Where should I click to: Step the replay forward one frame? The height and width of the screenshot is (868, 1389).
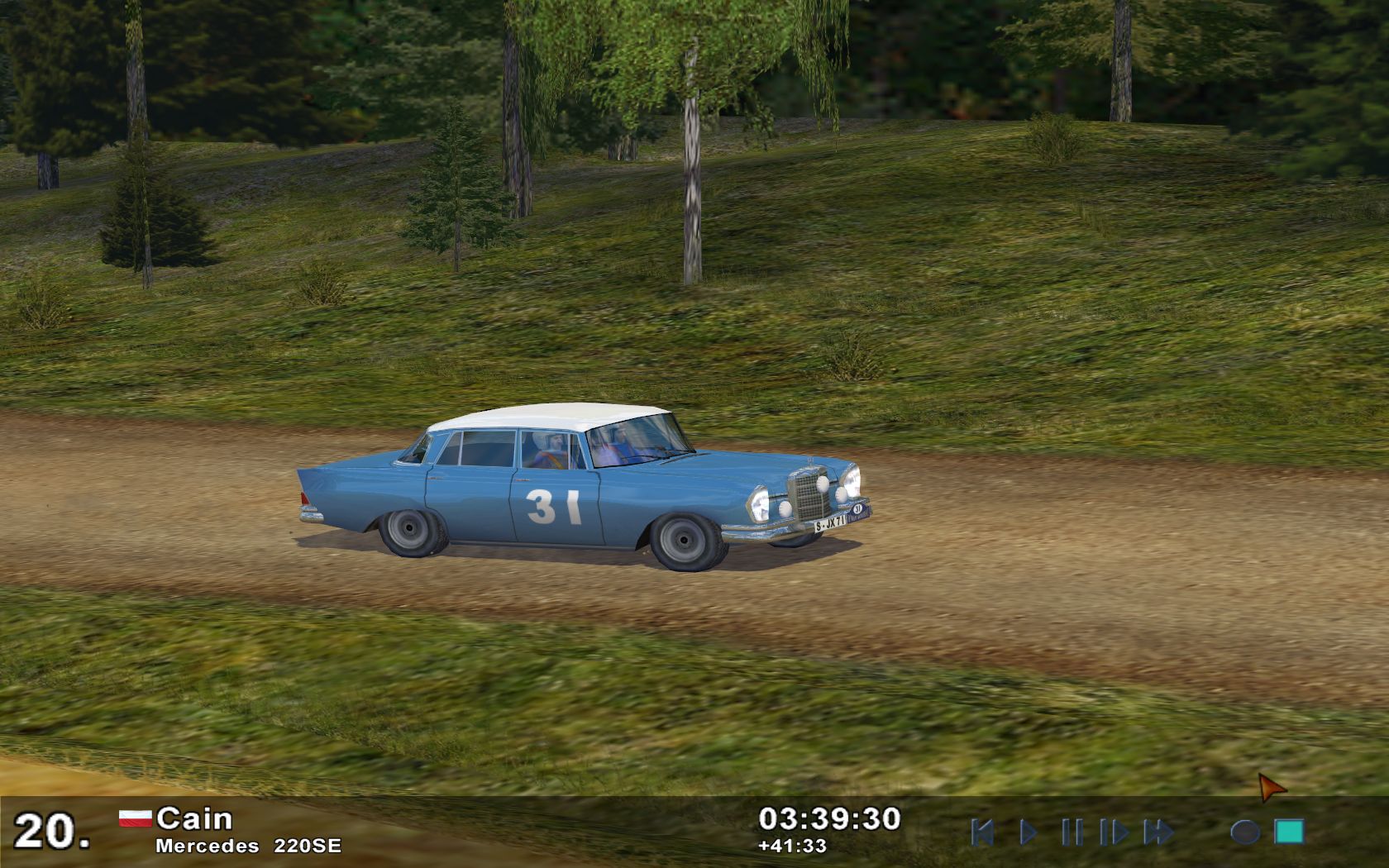pos(1113,832)
